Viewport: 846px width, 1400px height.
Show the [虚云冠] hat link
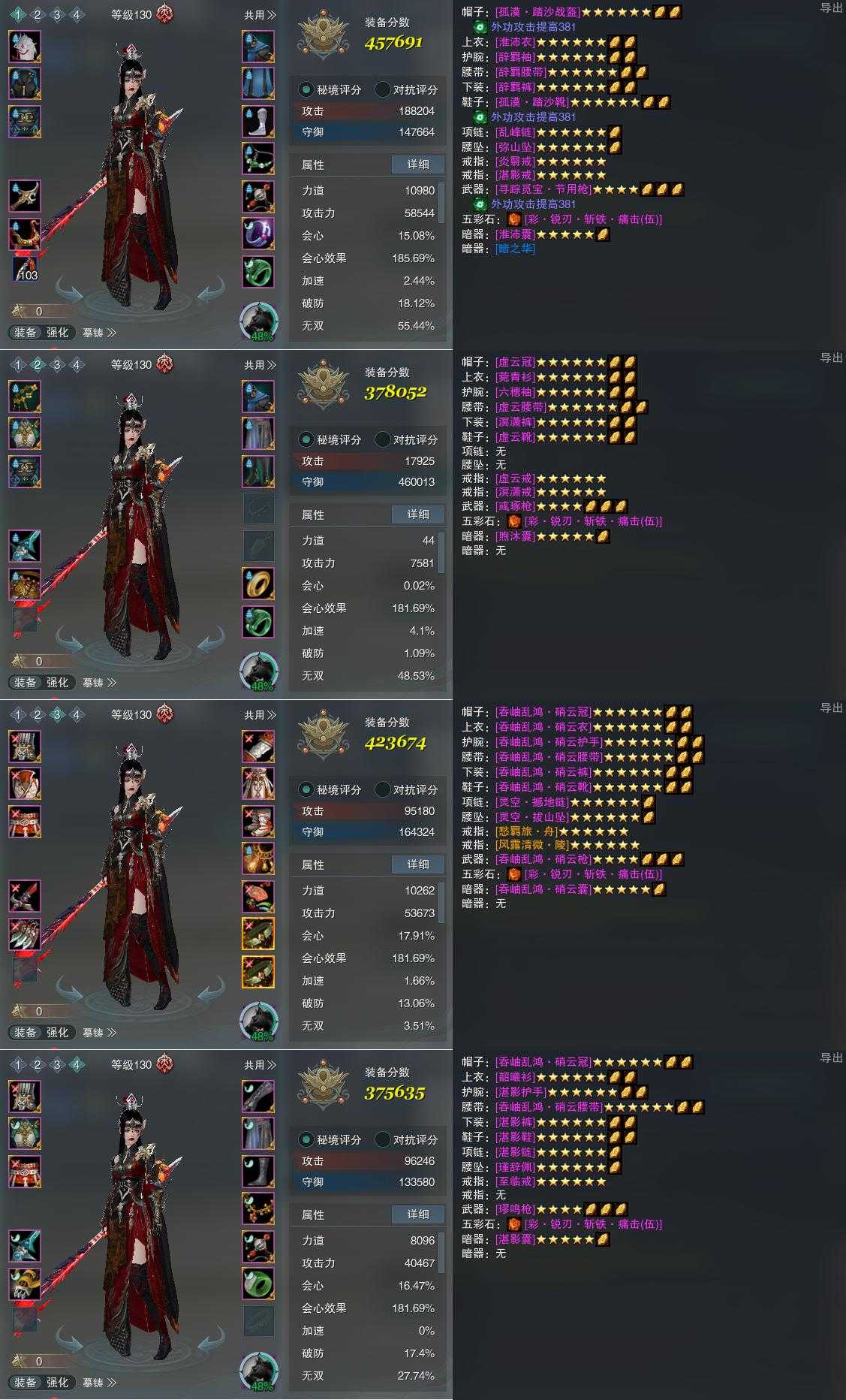(515, 362)
